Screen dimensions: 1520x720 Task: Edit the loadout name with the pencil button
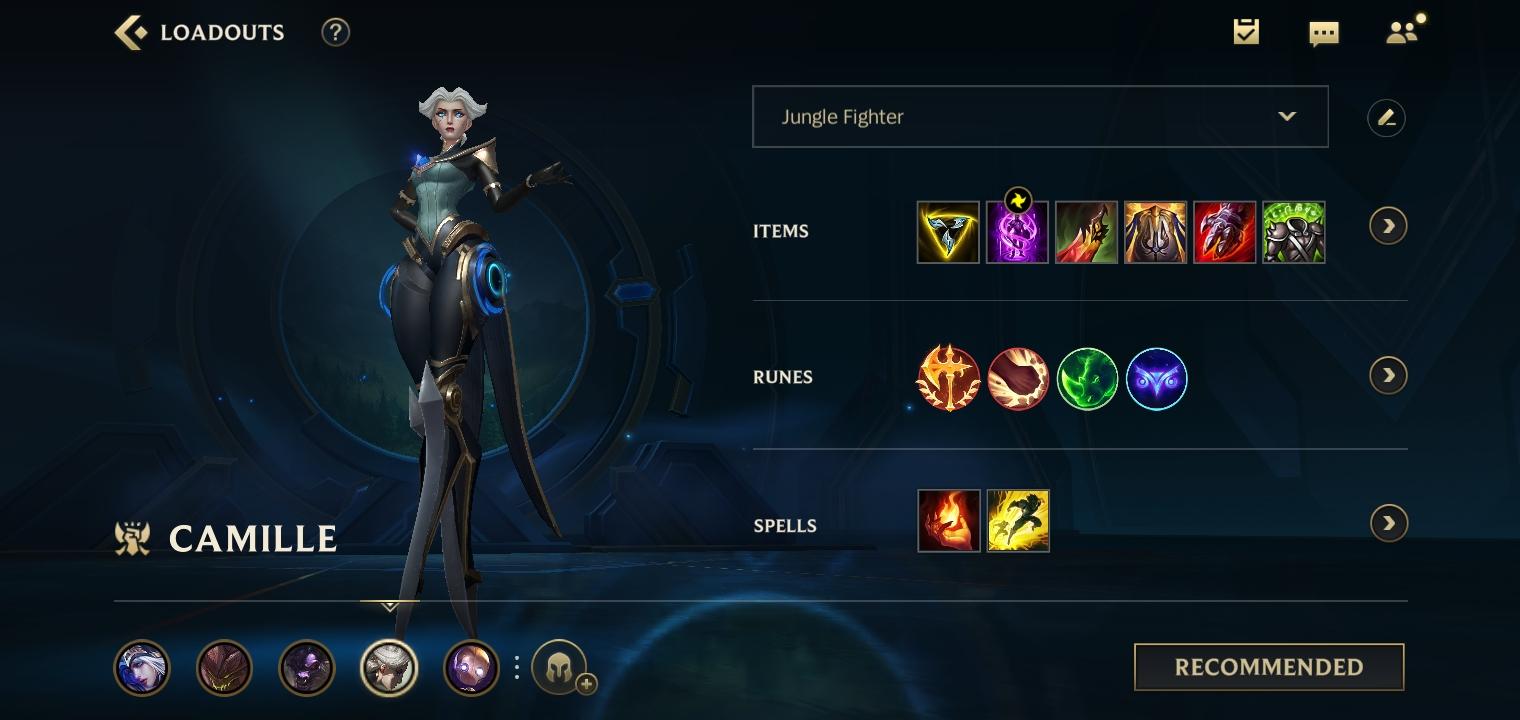[1386, 118]
